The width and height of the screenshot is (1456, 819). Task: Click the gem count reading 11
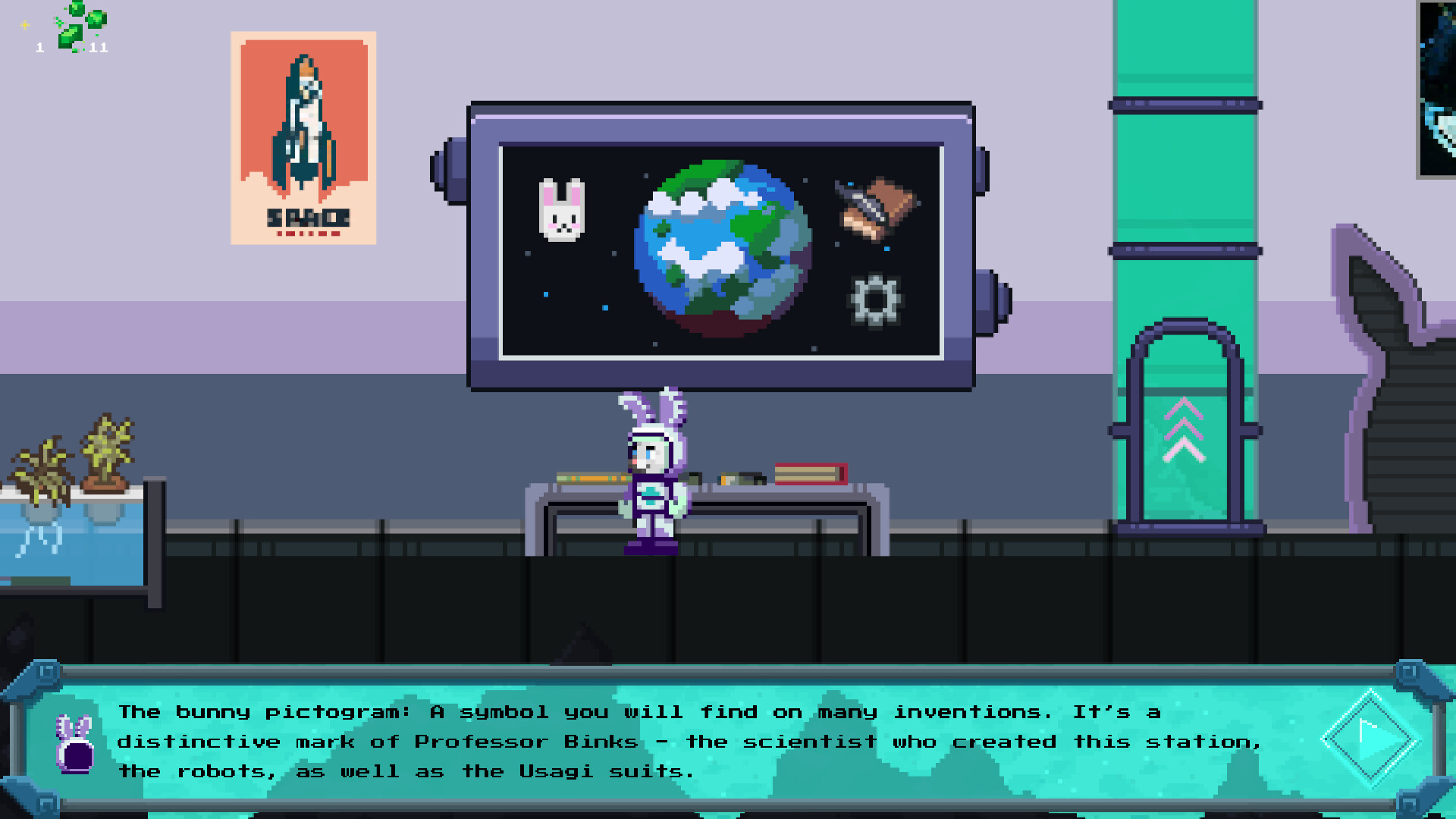click(x=99, y=48)
